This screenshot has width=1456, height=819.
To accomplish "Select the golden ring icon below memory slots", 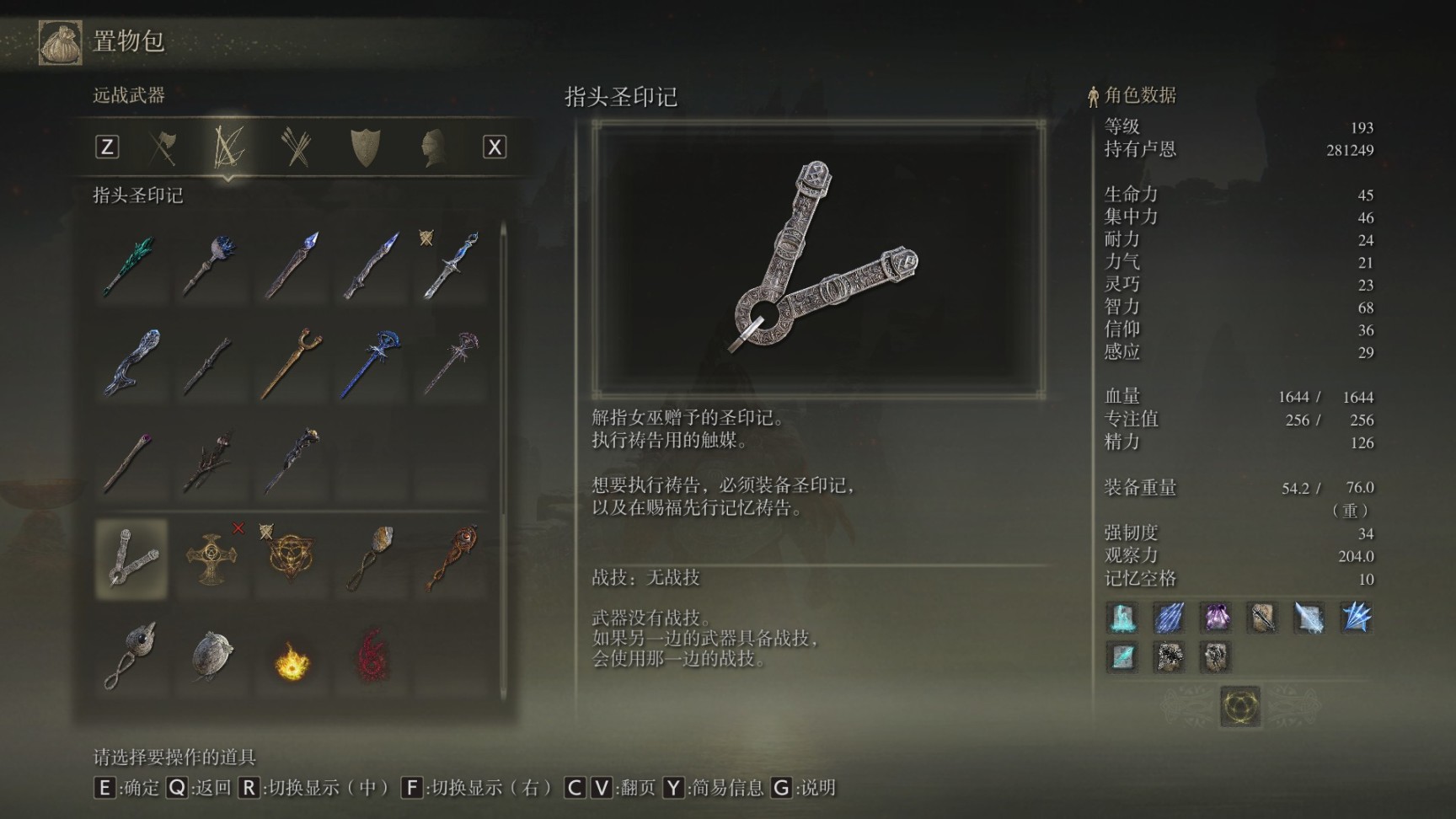I will [x=1239, y=705].
